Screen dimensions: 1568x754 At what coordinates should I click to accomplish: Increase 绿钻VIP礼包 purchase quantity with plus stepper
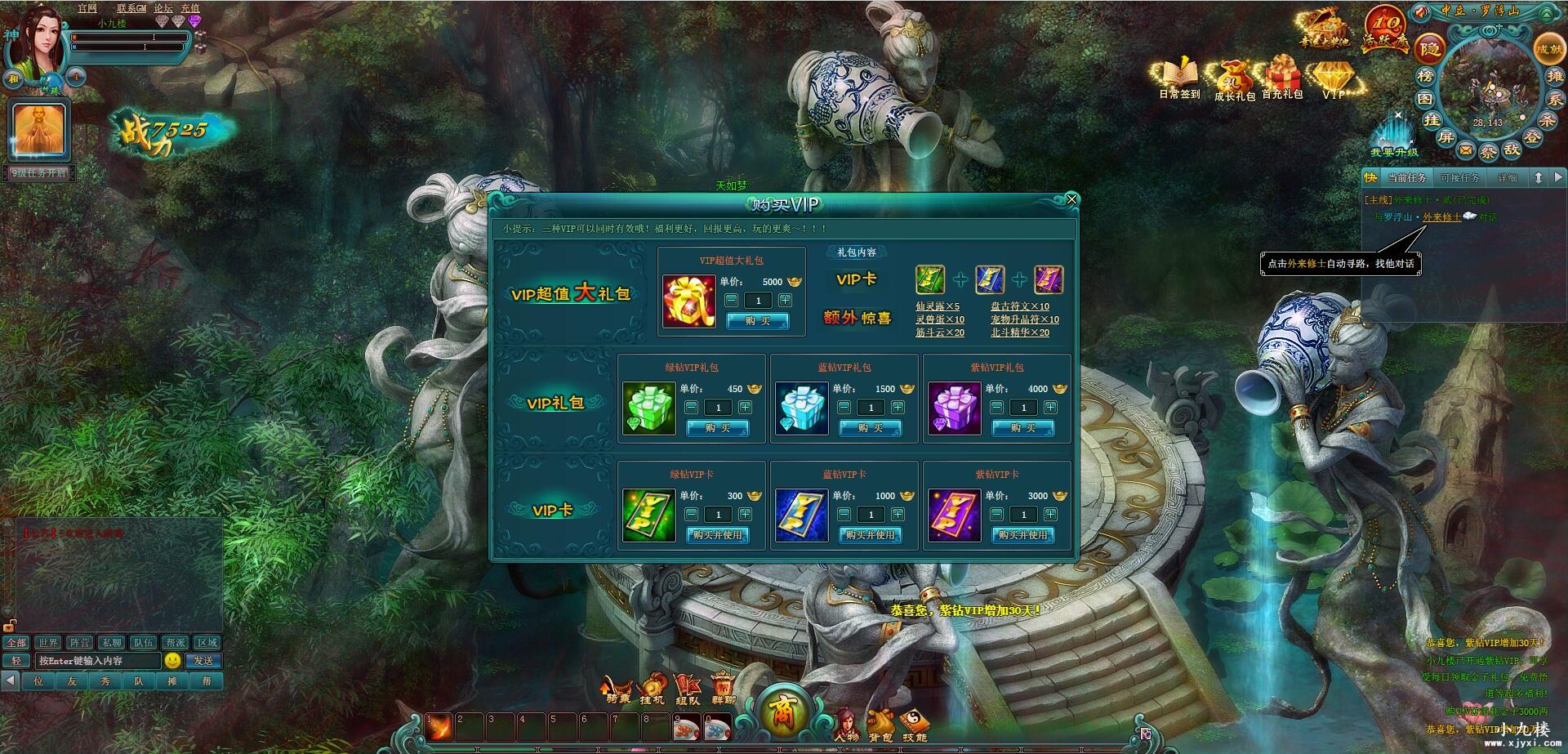coord(744,408)
